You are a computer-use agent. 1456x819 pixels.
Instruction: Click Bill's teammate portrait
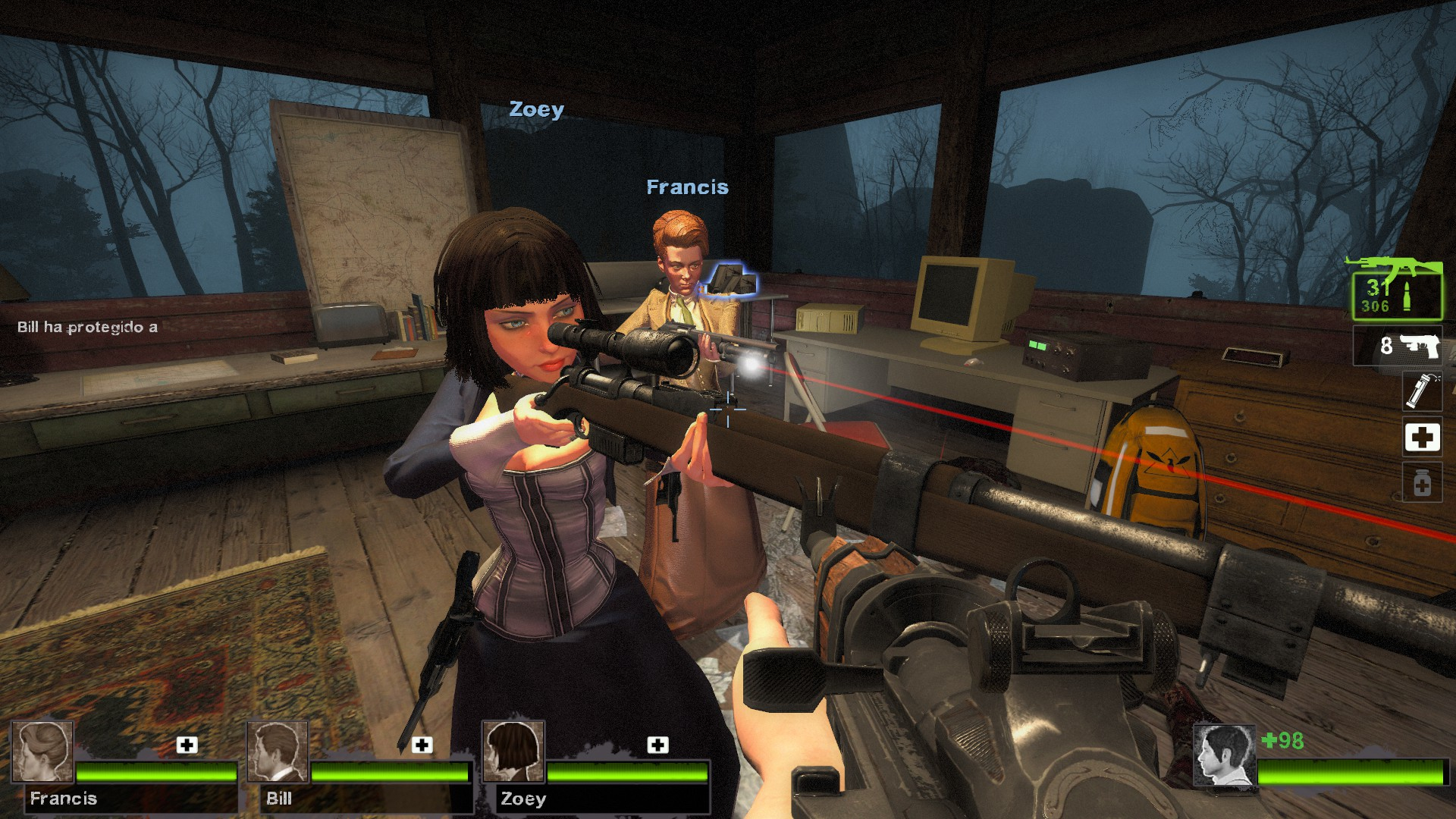(x=278, y=751)
